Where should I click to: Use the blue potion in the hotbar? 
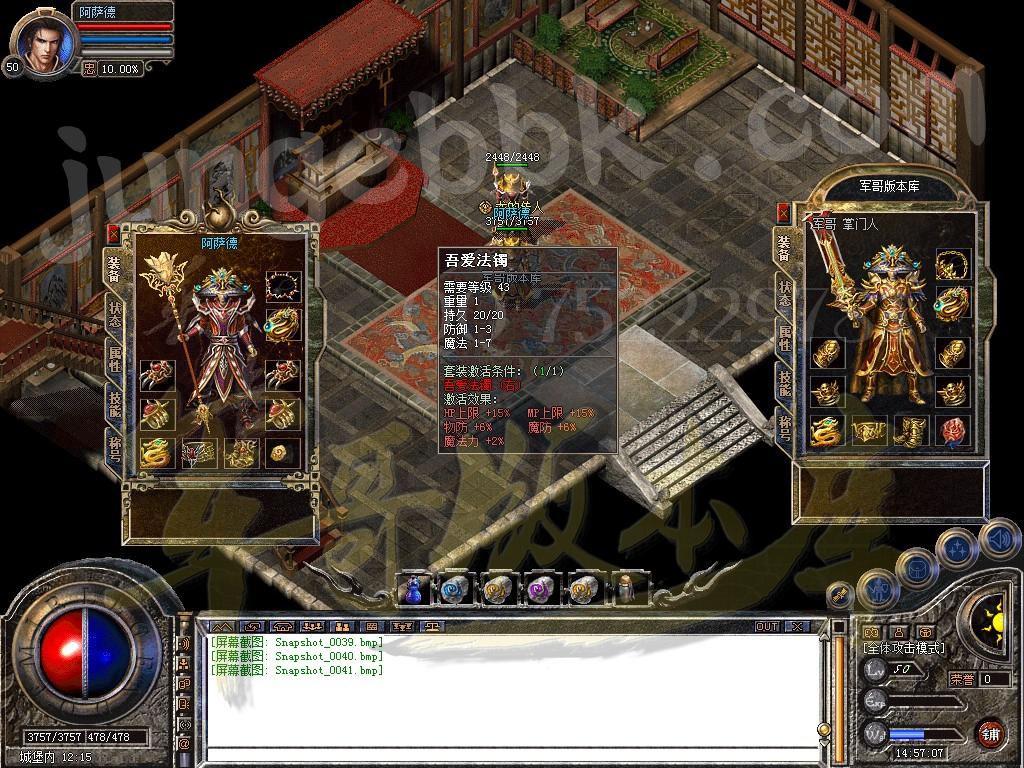pyautogui.click(x=413, y=589)
